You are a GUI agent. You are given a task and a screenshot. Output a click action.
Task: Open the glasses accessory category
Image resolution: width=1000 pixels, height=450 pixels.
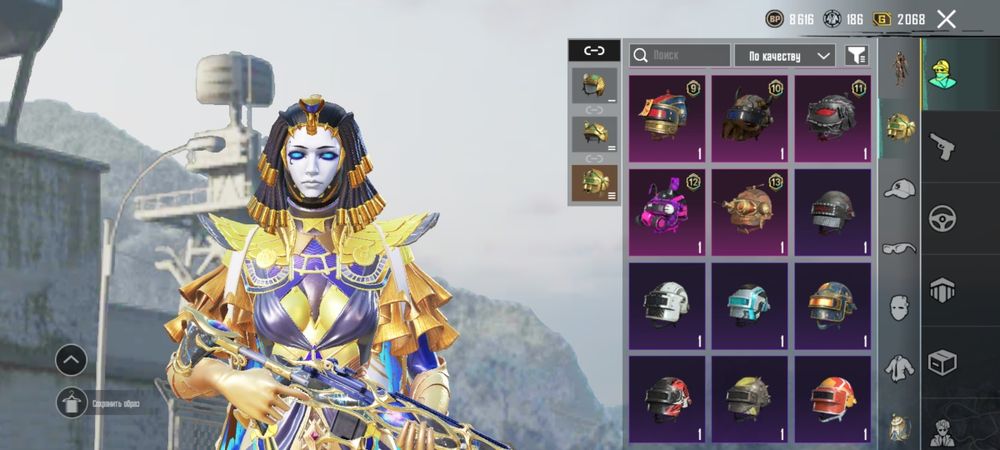[900, 247]
